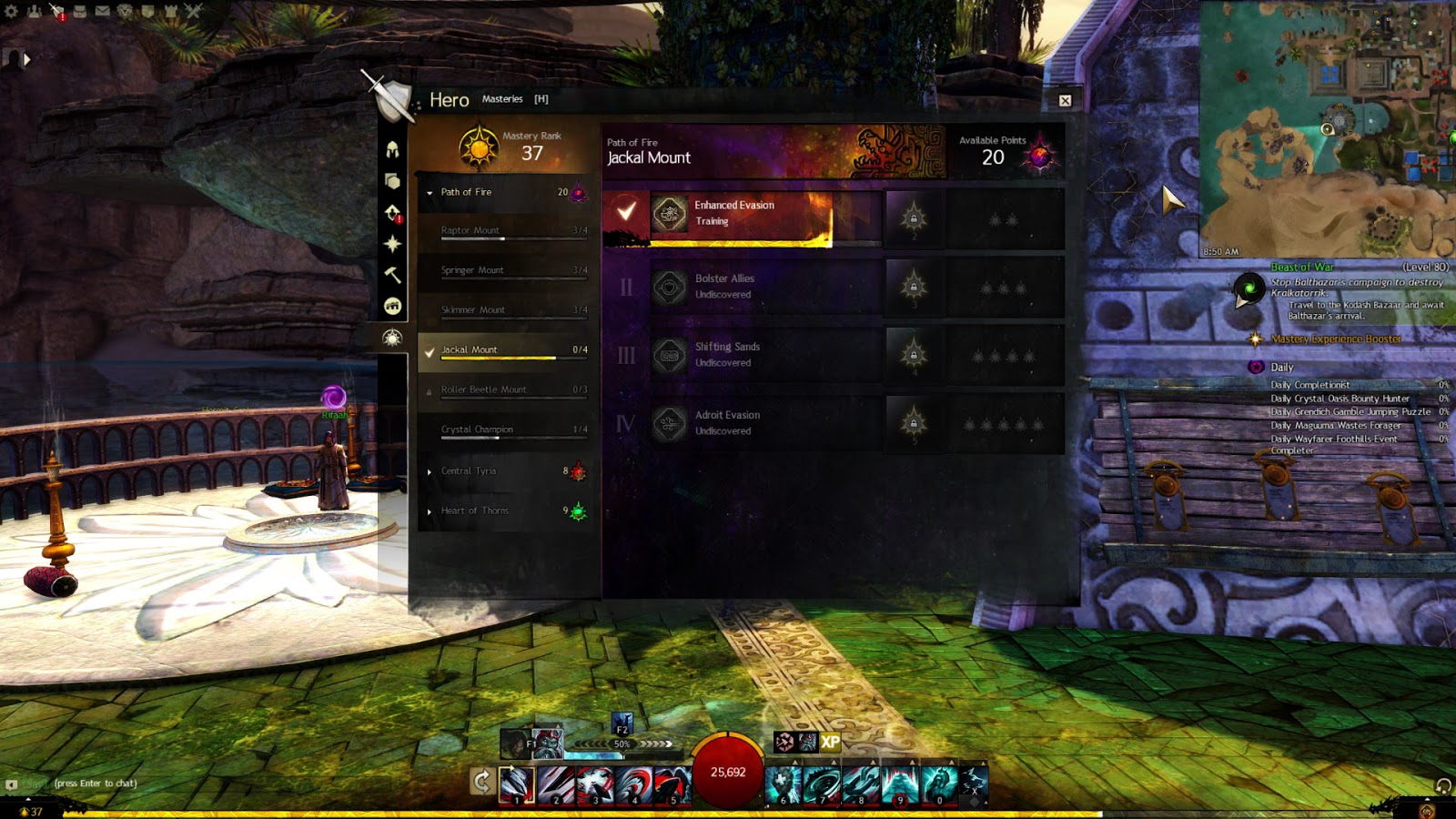Switch to the Equipment helmet tab
The image size is (1456, 819).
[392, 149]
